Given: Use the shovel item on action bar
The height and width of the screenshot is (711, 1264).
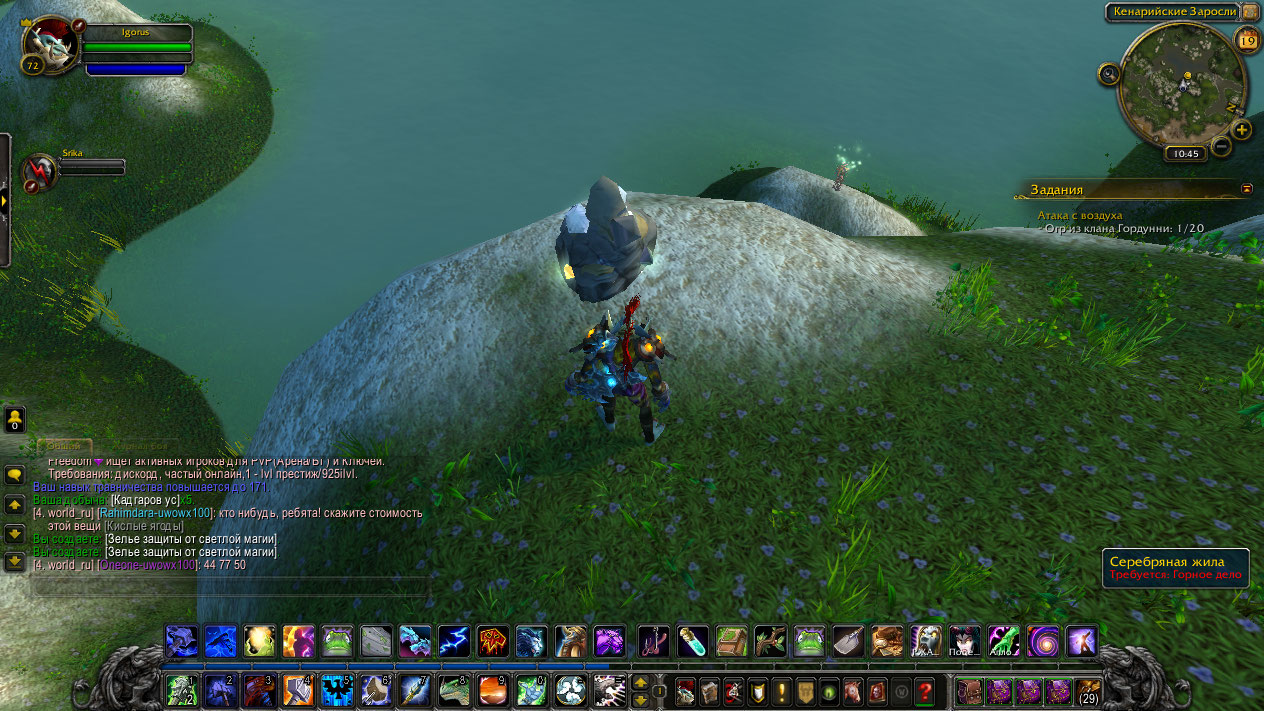Looking at the screenshot, I should click(x=849, y=641).
